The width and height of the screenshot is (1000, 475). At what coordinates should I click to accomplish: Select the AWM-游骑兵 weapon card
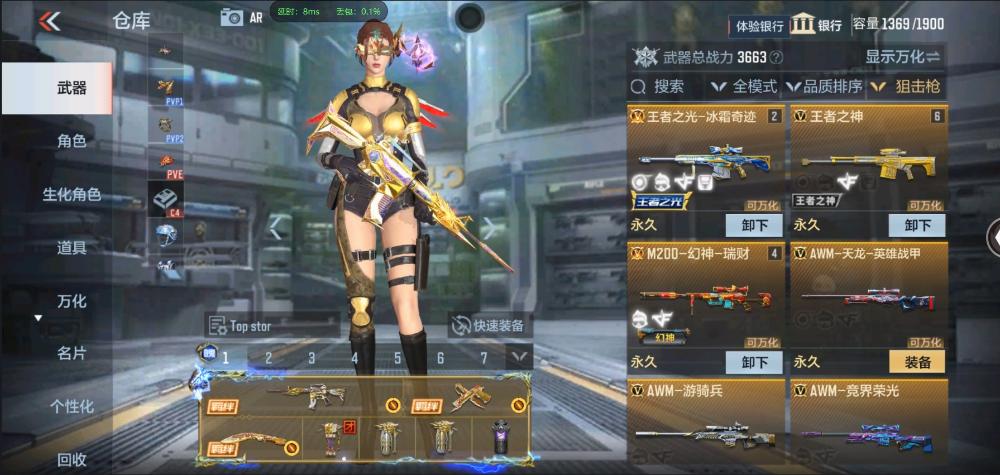pyautogui.click(x=706, y=426)
